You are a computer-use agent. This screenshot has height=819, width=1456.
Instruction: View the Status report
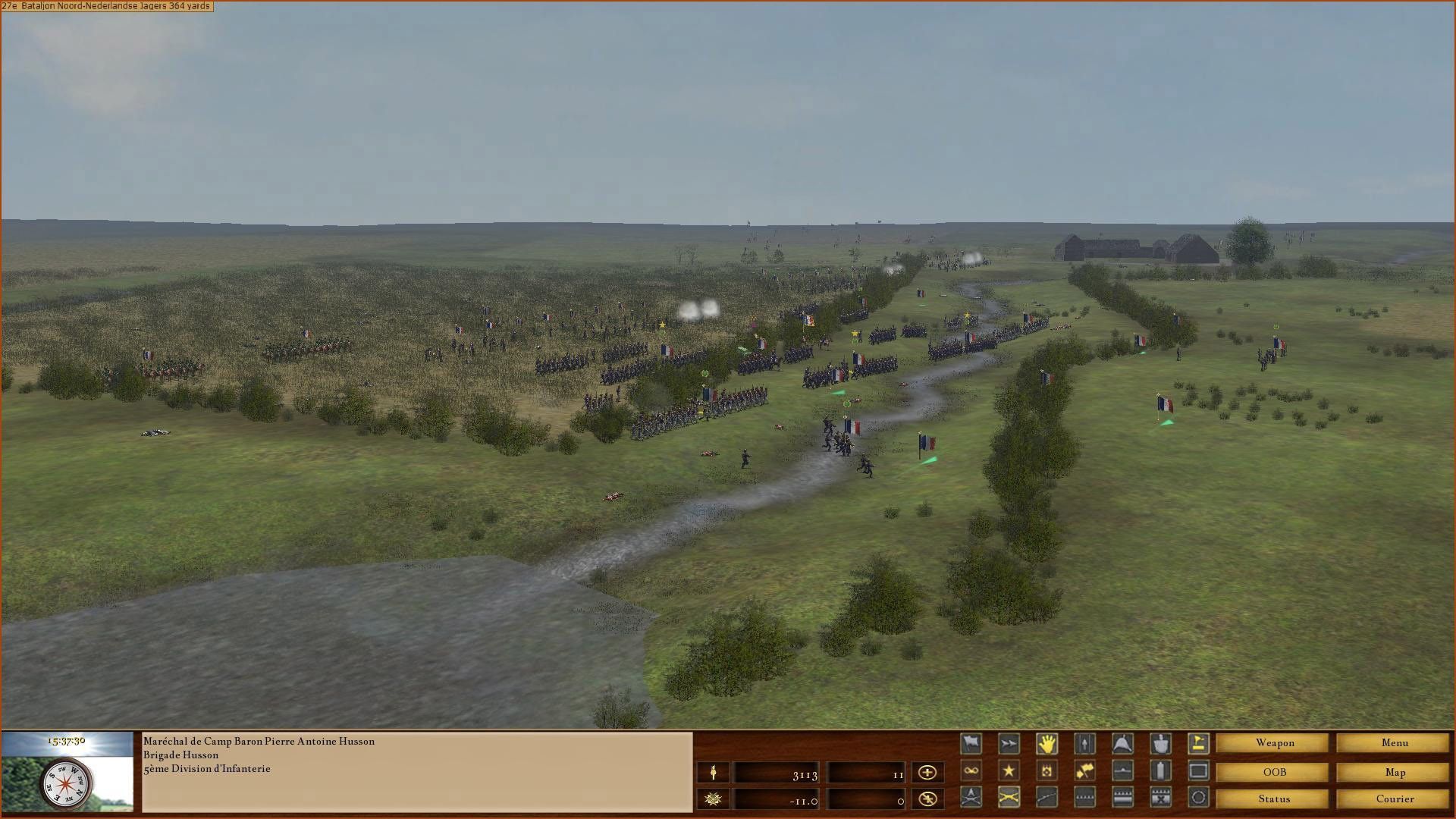[x=1274, y=799]
